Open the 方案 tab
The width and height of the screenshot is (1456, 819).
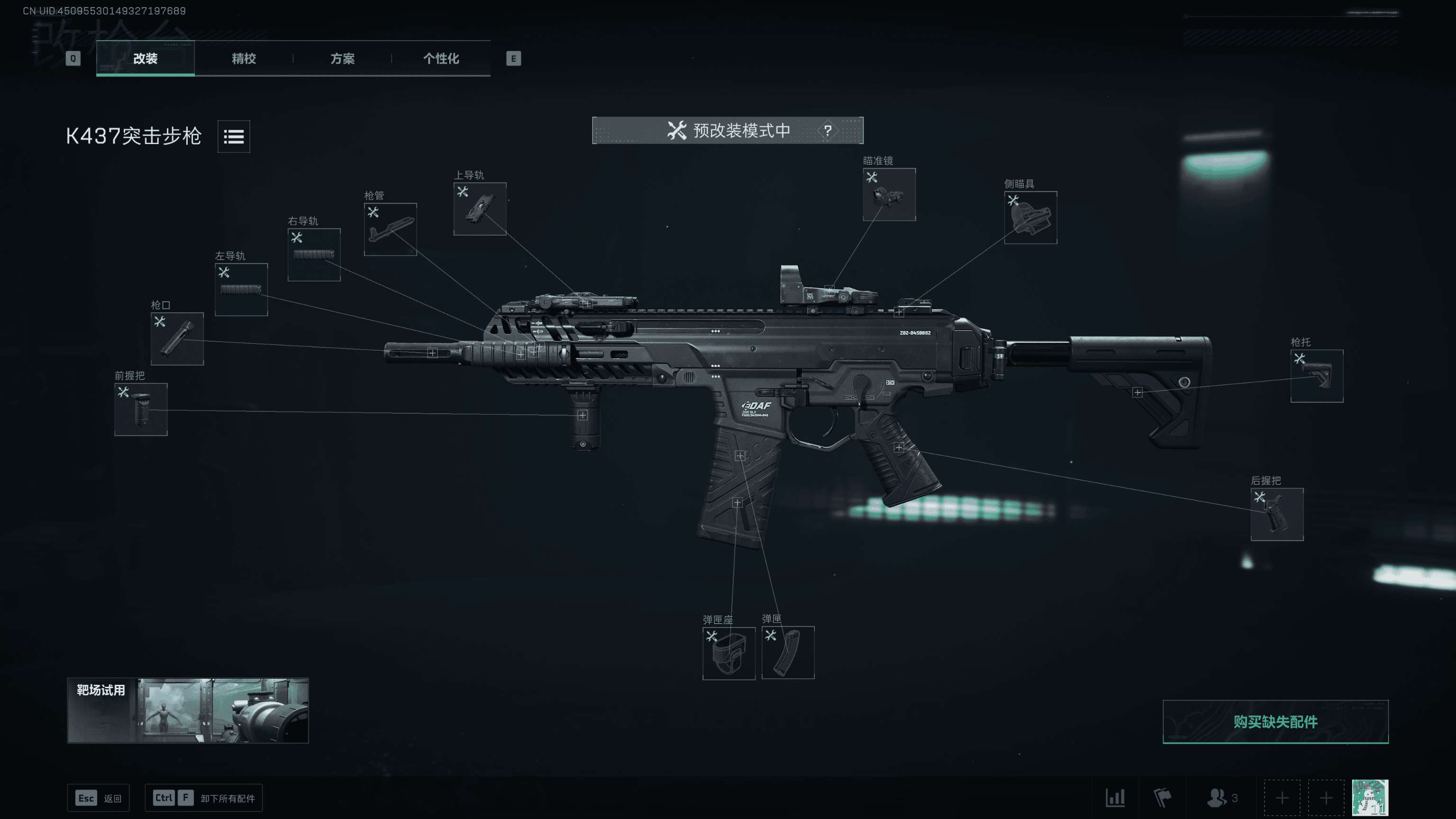(x=342, y=58)
